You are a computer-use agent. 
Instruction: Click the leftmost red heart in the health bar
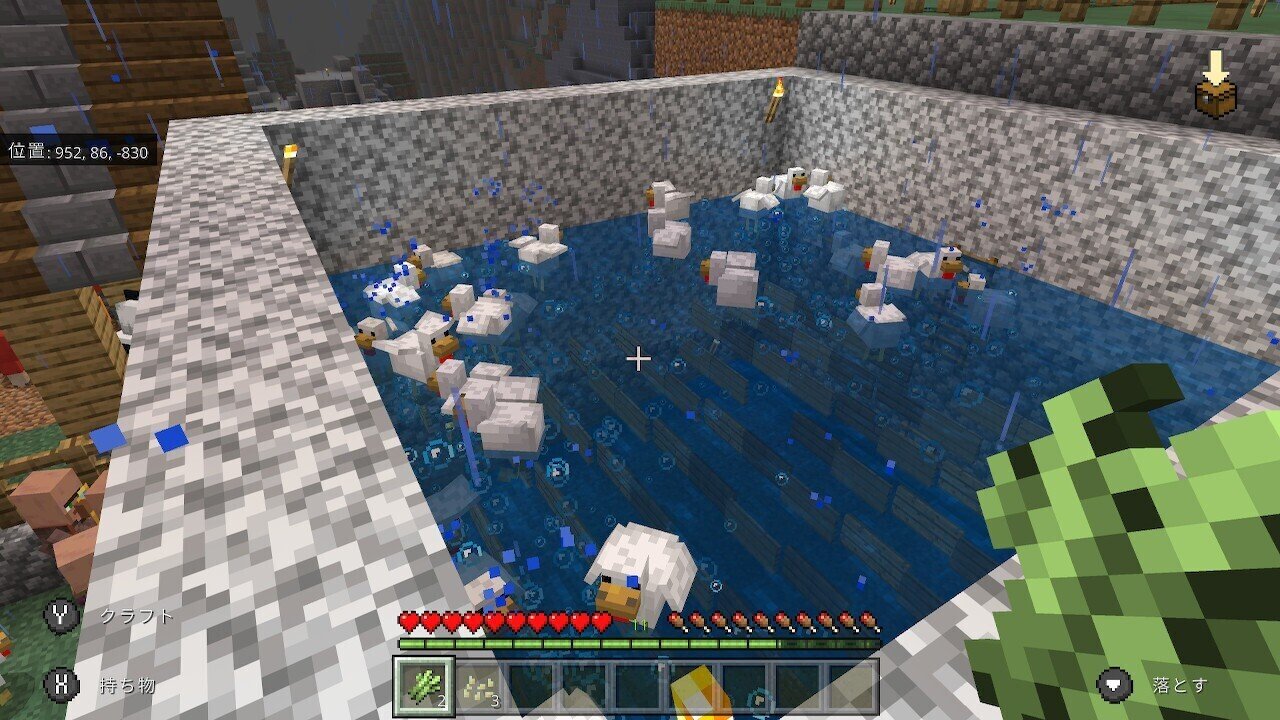[x=409, y=622]
